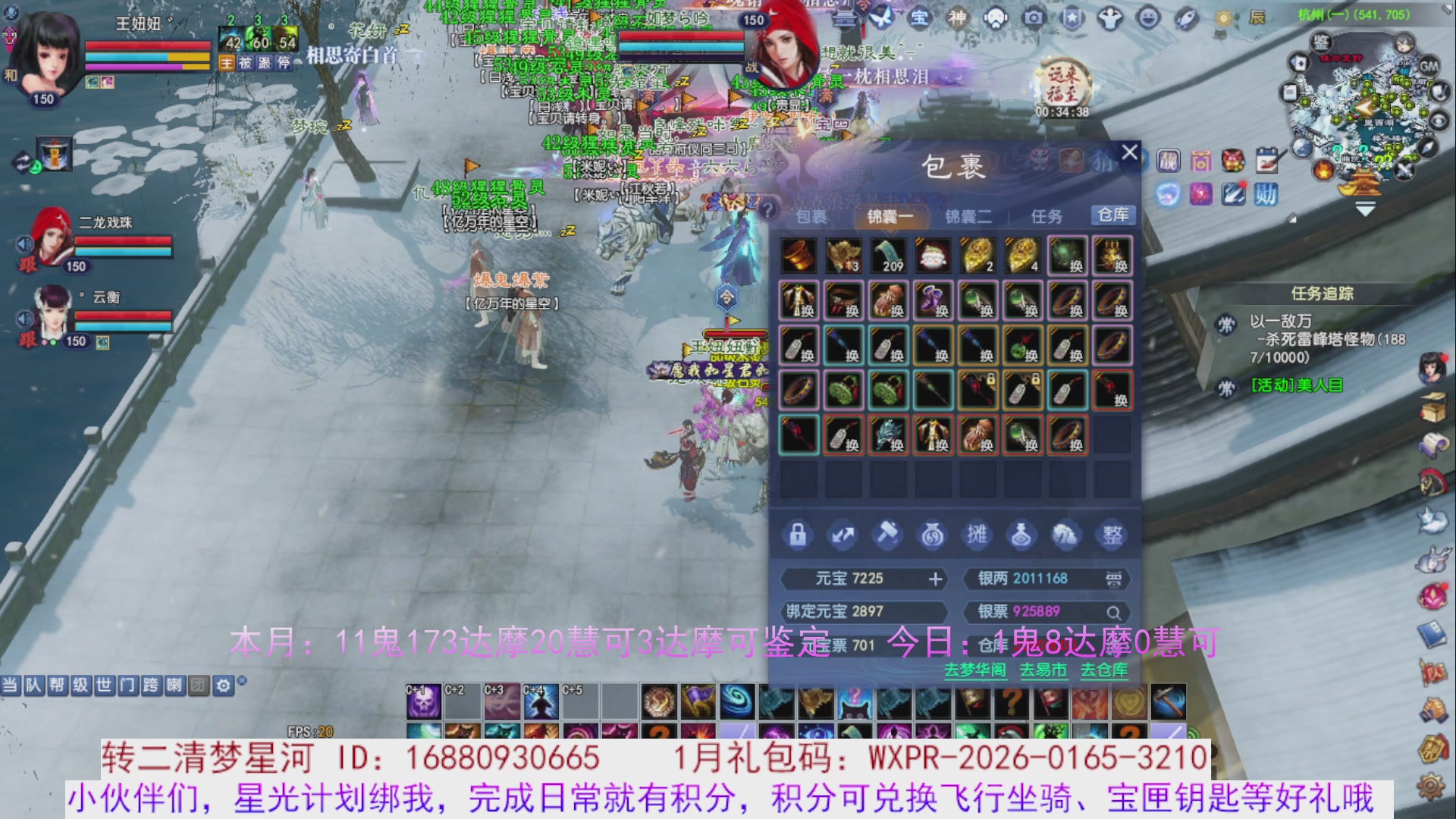
Task: Click the 宝 treasure icon in the top toolbar
Action: coord(919,15)
